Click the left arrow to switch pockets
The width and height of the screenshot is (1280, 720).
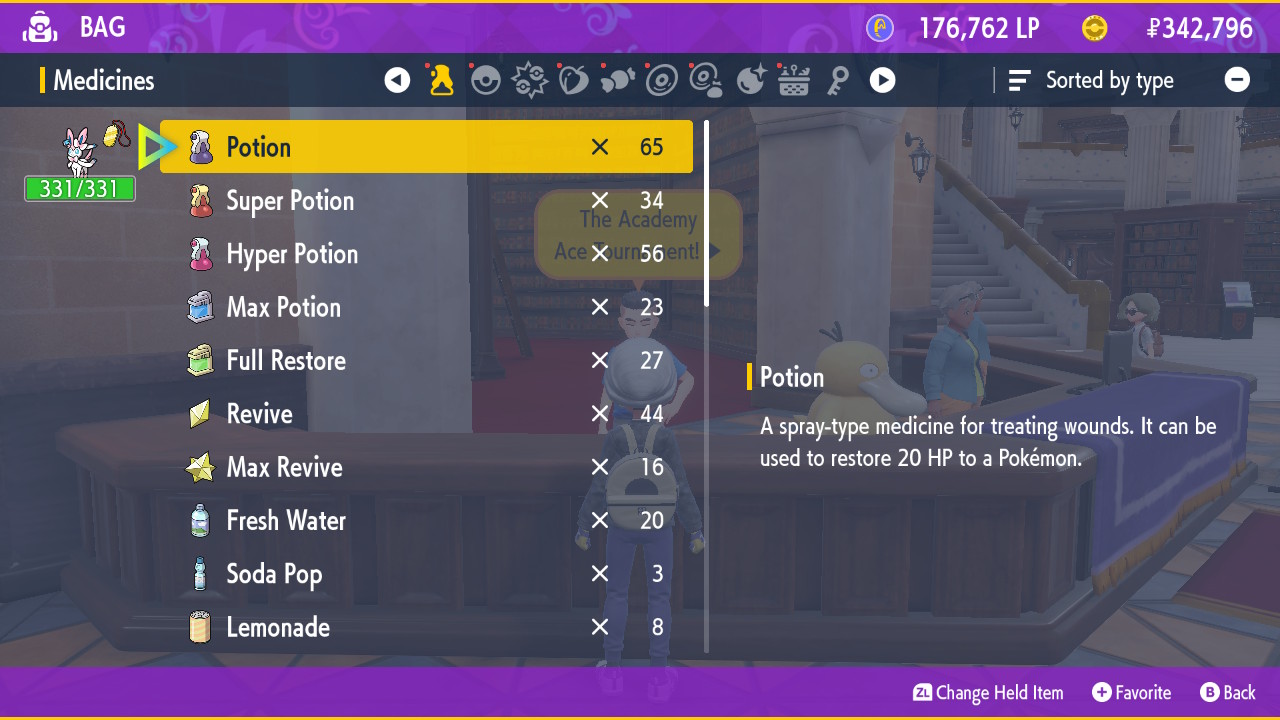click(397, 80)
